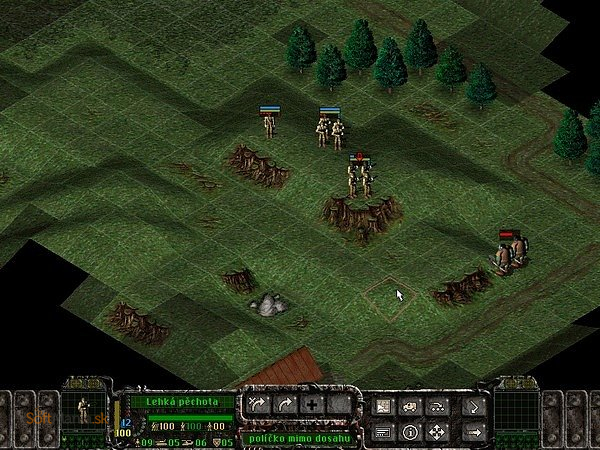Viewport: 600px width, 450px height.
Task: Click the four-way arrows scroll button
Action: pos(436,432)
